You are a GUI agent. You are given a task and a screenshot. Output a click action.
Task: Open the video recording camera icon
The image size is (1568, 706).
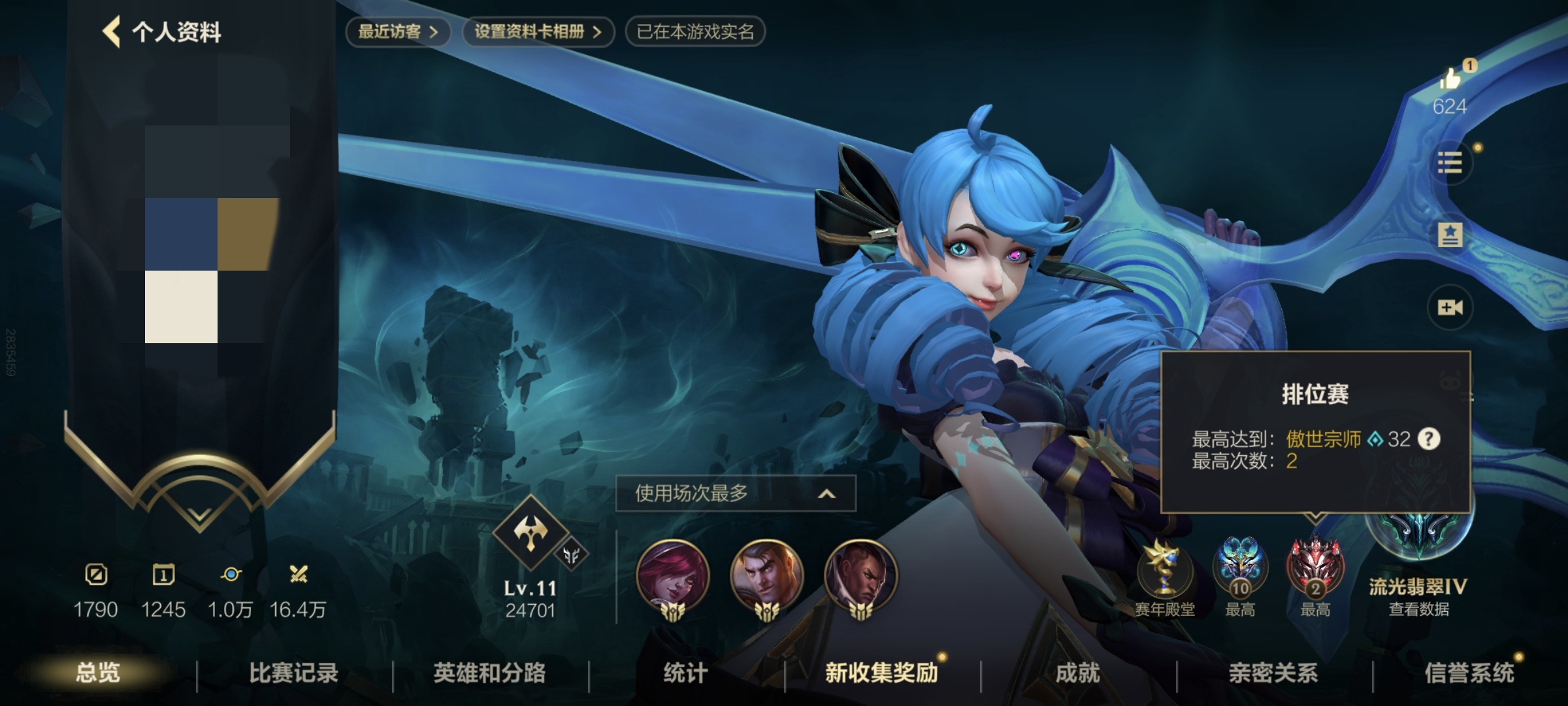pos(1452,307)
